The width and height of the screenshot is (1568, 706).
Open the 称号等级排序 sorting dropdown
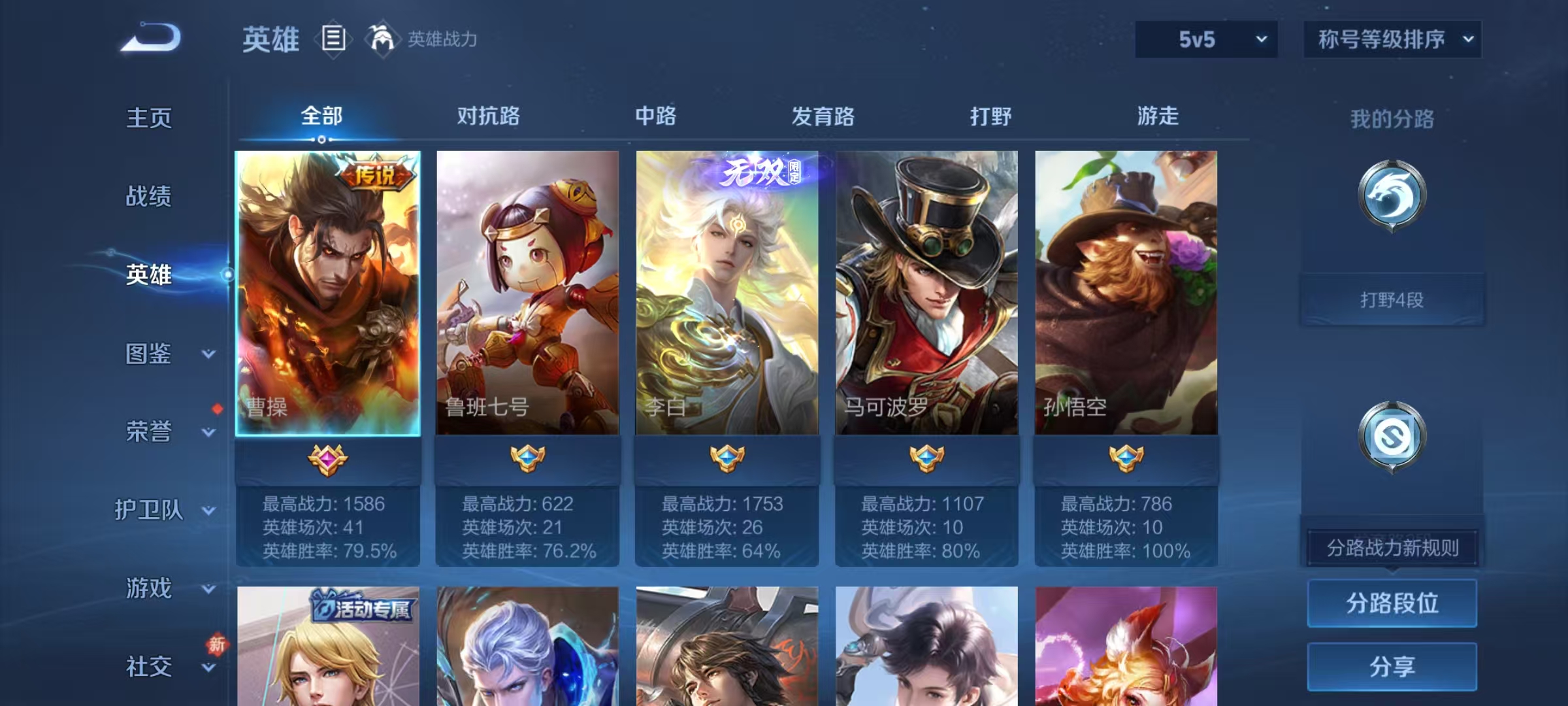pos(1392,39)
